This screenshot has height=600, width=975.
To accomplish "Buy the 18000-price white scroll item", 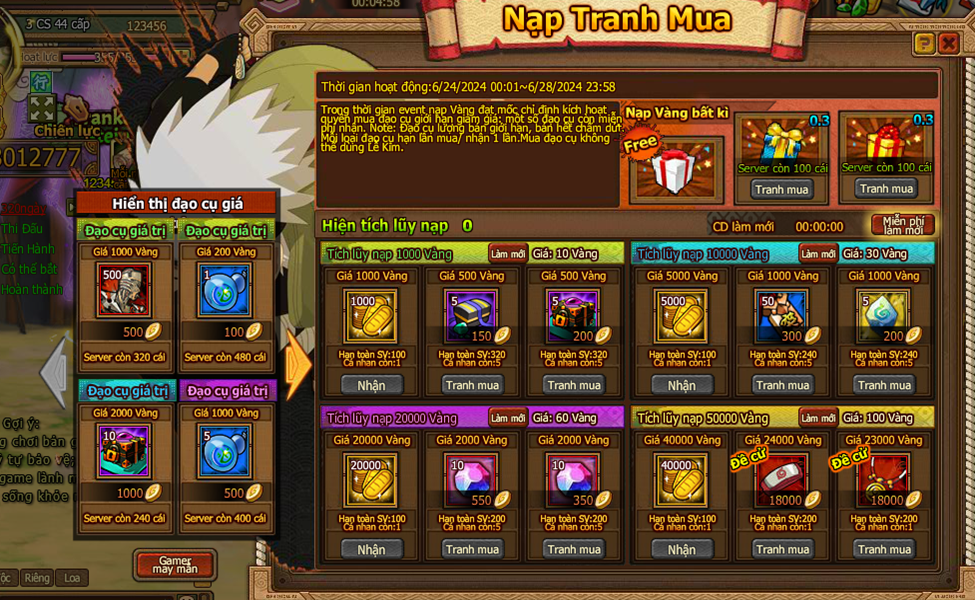I will pos(782,549).
